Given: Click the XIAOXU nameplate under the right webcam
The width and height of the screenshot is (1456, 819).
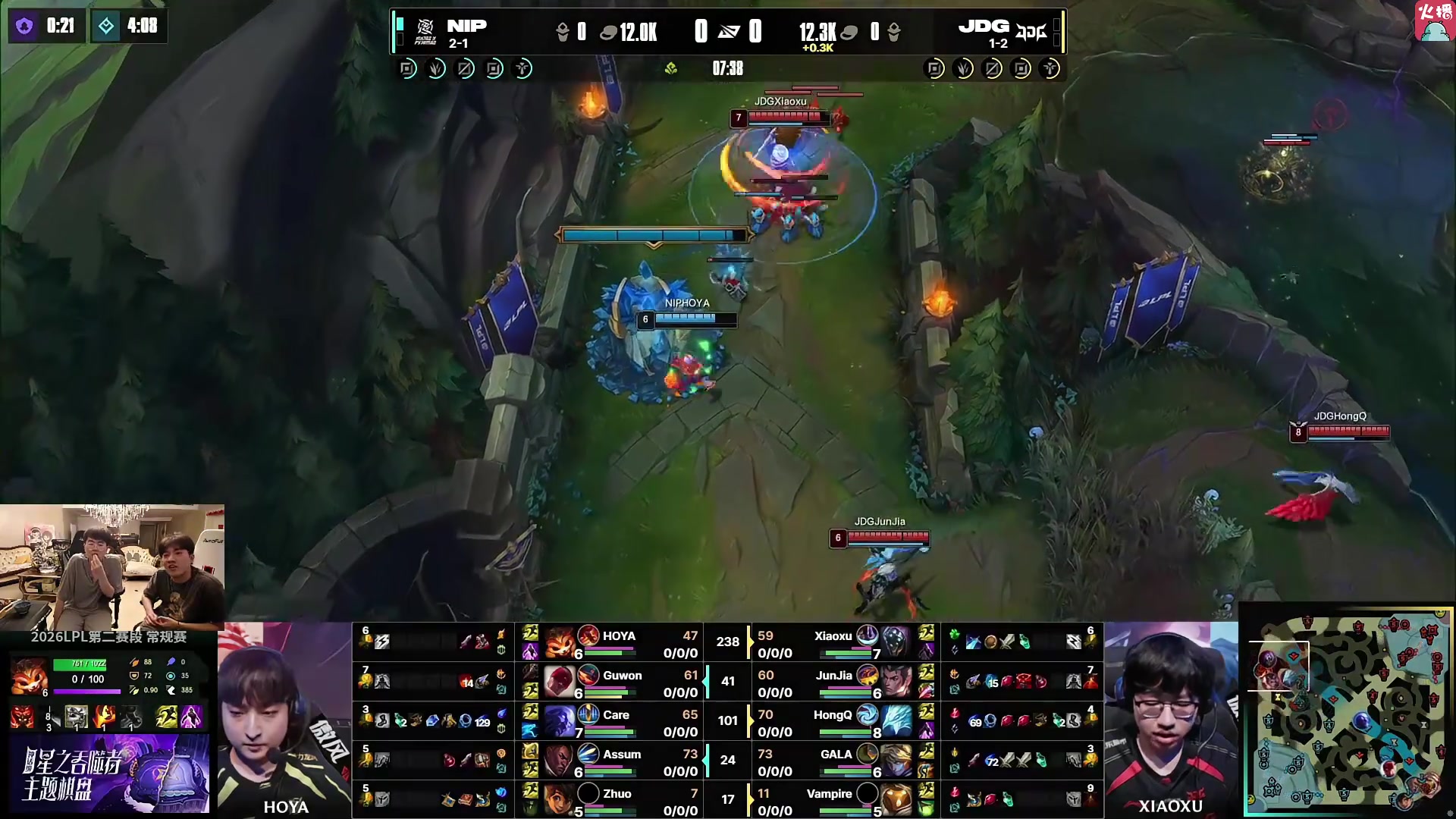Looking at the screenshot, I should click(1169, 806).
